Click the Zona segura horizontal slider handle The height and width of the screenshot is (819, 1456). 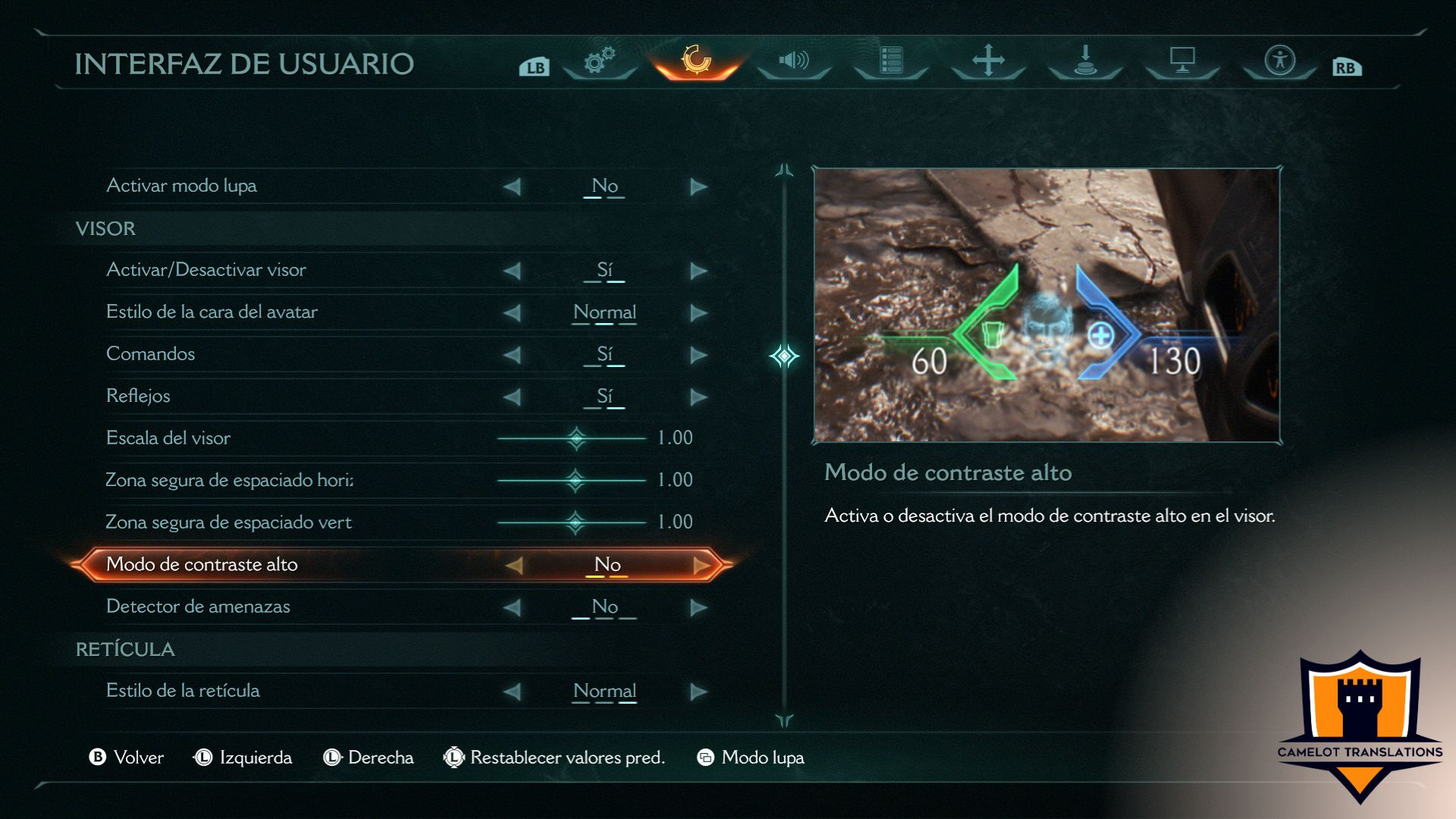tap(576, 480)
